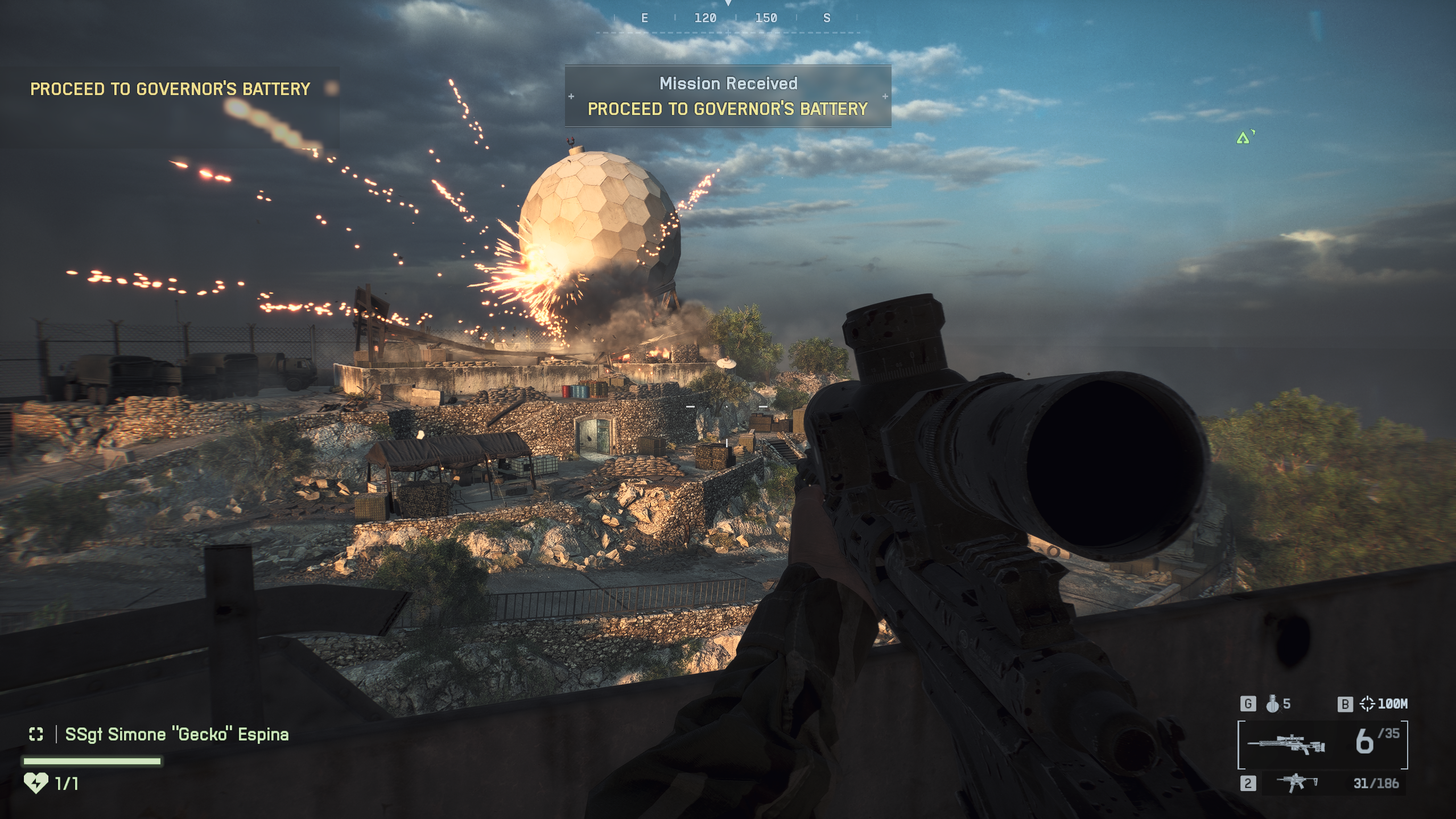
Task: Select the grenade icon
Action: [x=1272, y=704]
